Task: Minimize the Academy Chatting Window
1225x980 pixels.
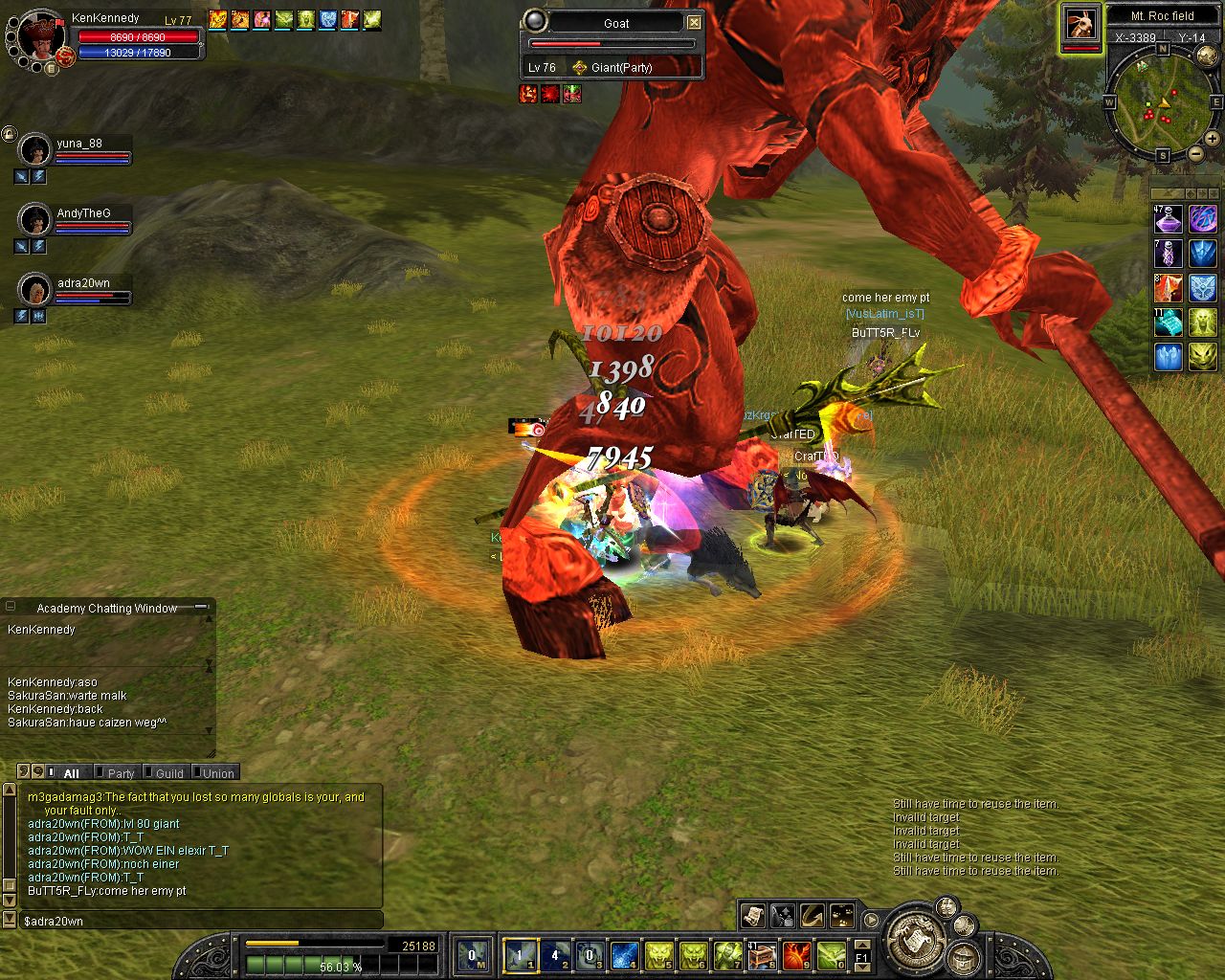Action: pos(201,607)
